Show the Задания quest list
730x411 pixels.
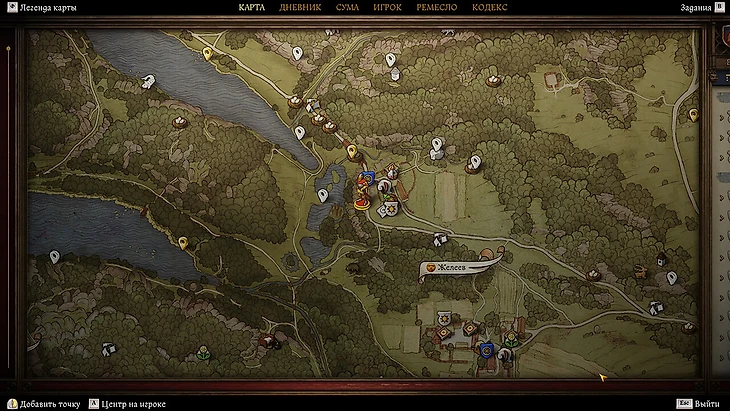[692, 8]
